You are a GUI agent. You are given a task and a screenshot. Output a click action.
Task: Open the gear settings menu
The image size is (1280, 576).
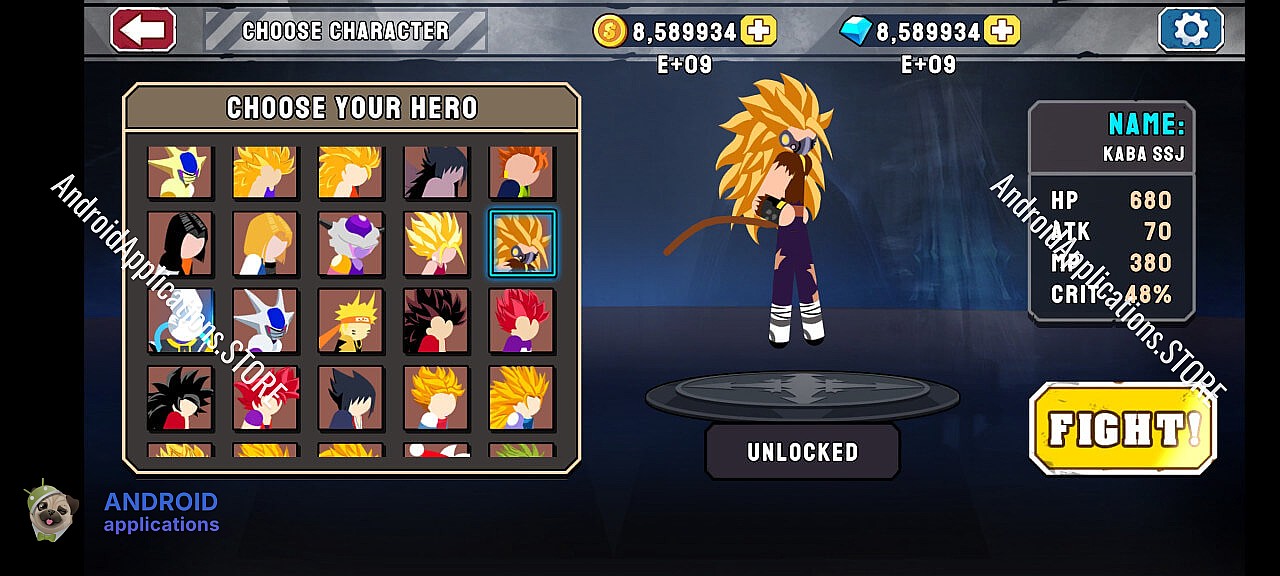1190,30
